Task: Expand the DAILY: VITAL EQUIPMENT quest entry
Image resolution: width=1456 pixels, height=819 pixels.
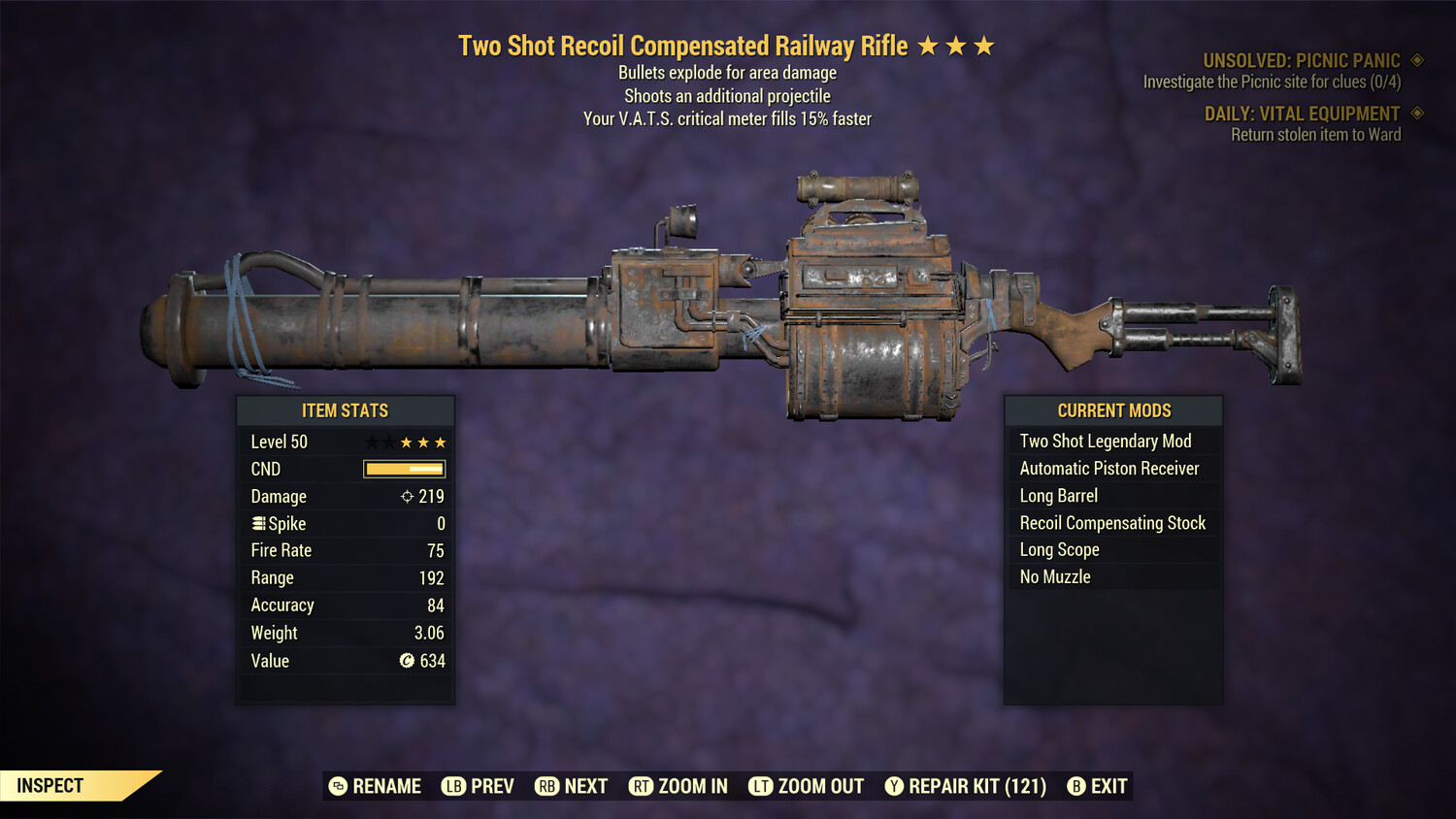Action: (1304, 114)
